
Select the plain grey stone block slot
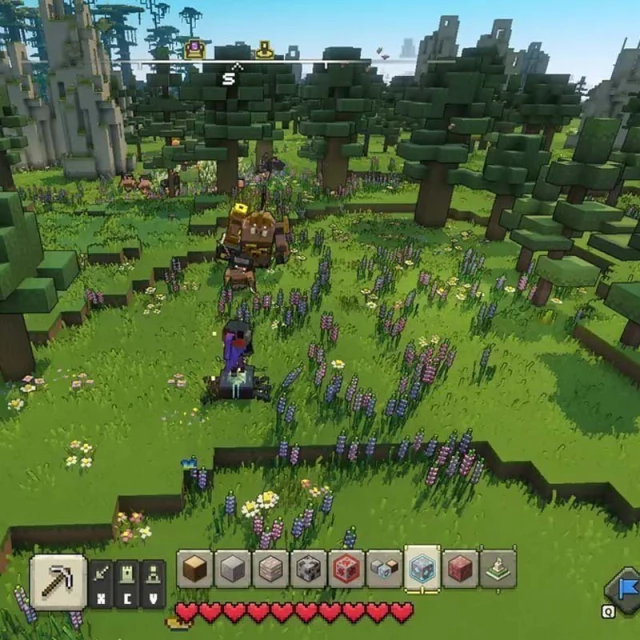pos(233,569)
